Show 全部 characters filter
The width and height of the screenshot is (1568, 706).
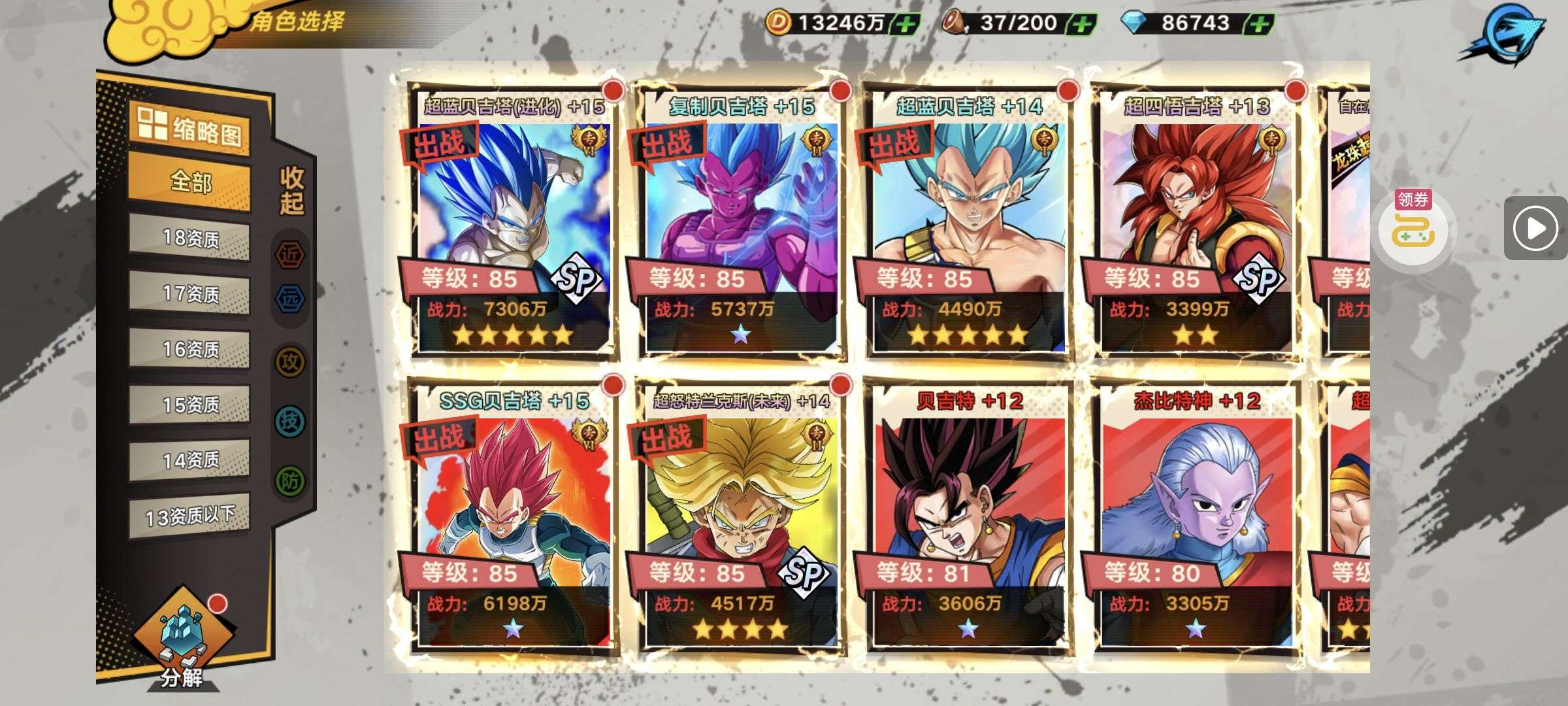click(189, 181)
